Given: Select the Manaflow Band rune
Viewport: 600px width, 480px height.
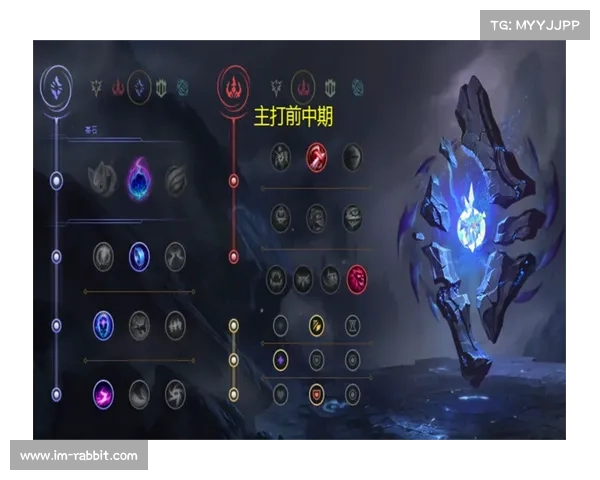Looking at the screenshot, I should (139, 256).
